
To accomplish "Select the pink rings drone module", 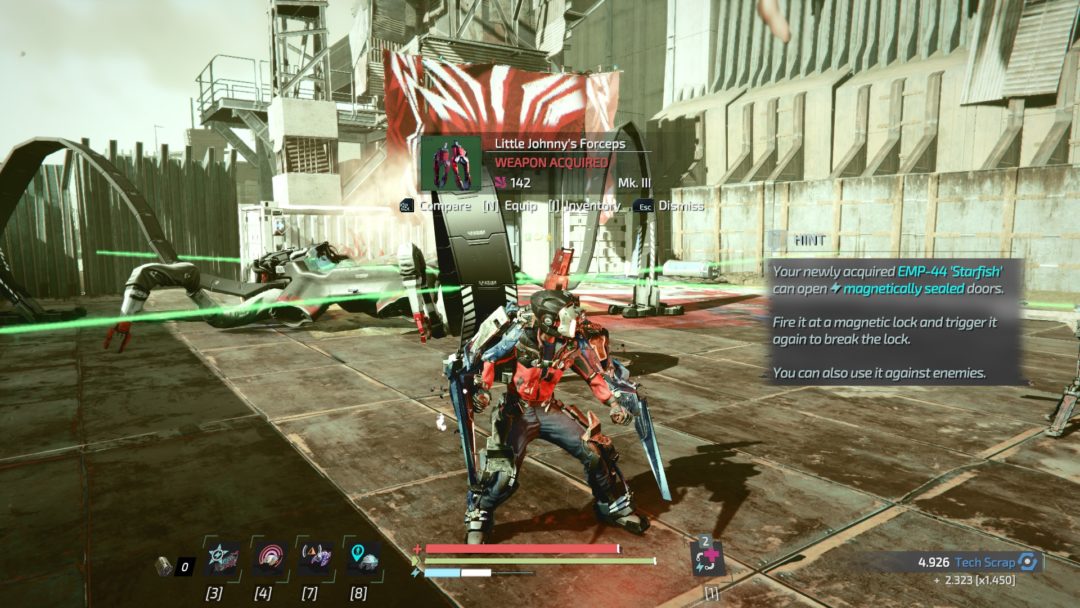I will coord(269,558).
